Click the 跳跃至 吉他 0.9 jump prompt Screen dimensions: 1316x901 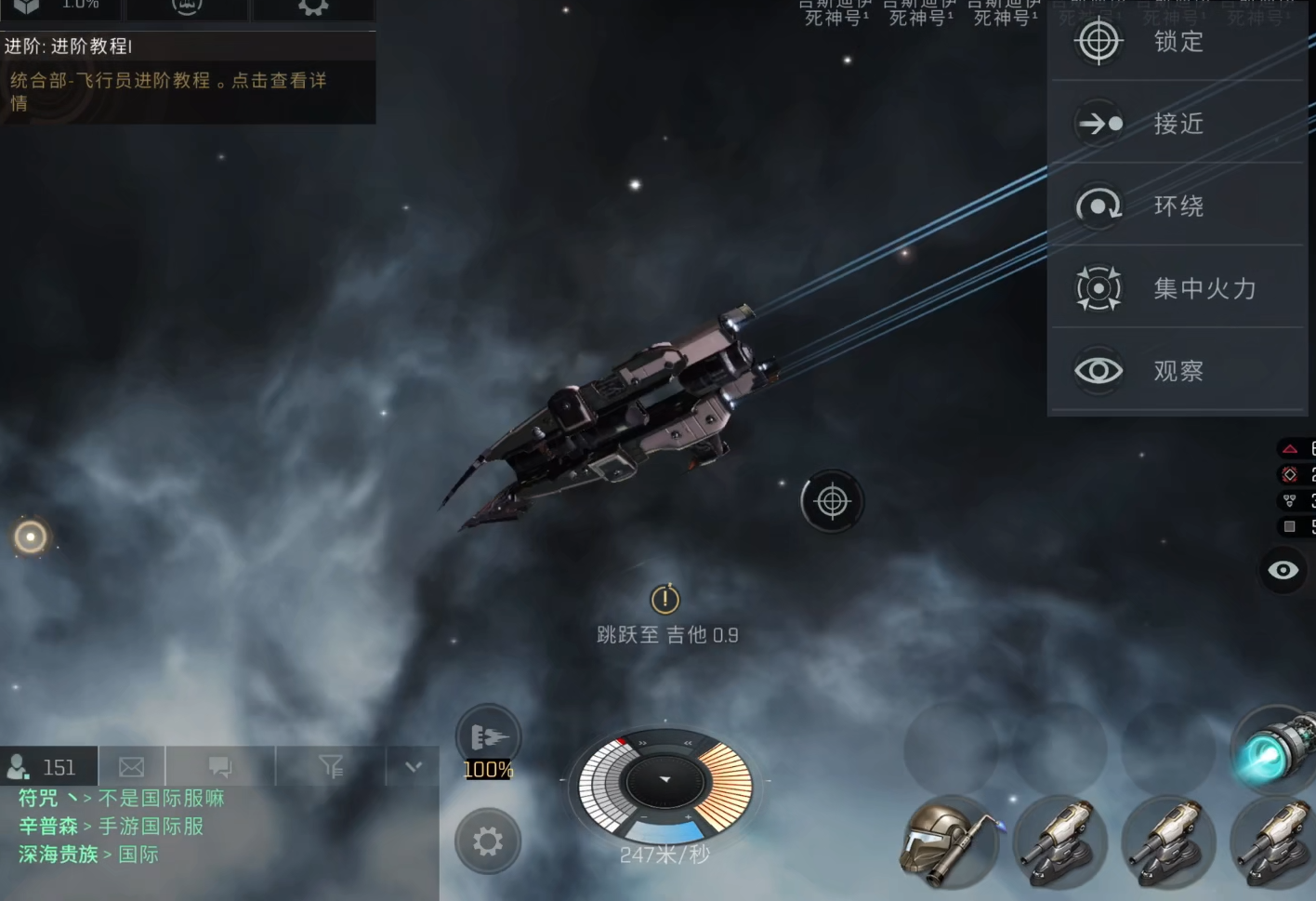[x=666, y=616]
